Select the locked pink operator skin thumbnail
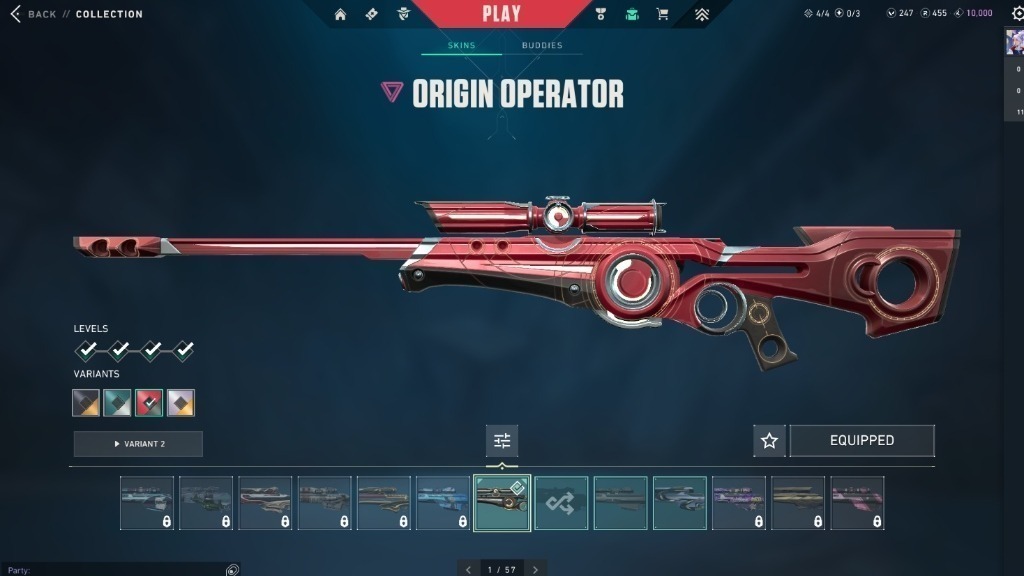This screenshot has height=576, width=1024. [857, 503]
